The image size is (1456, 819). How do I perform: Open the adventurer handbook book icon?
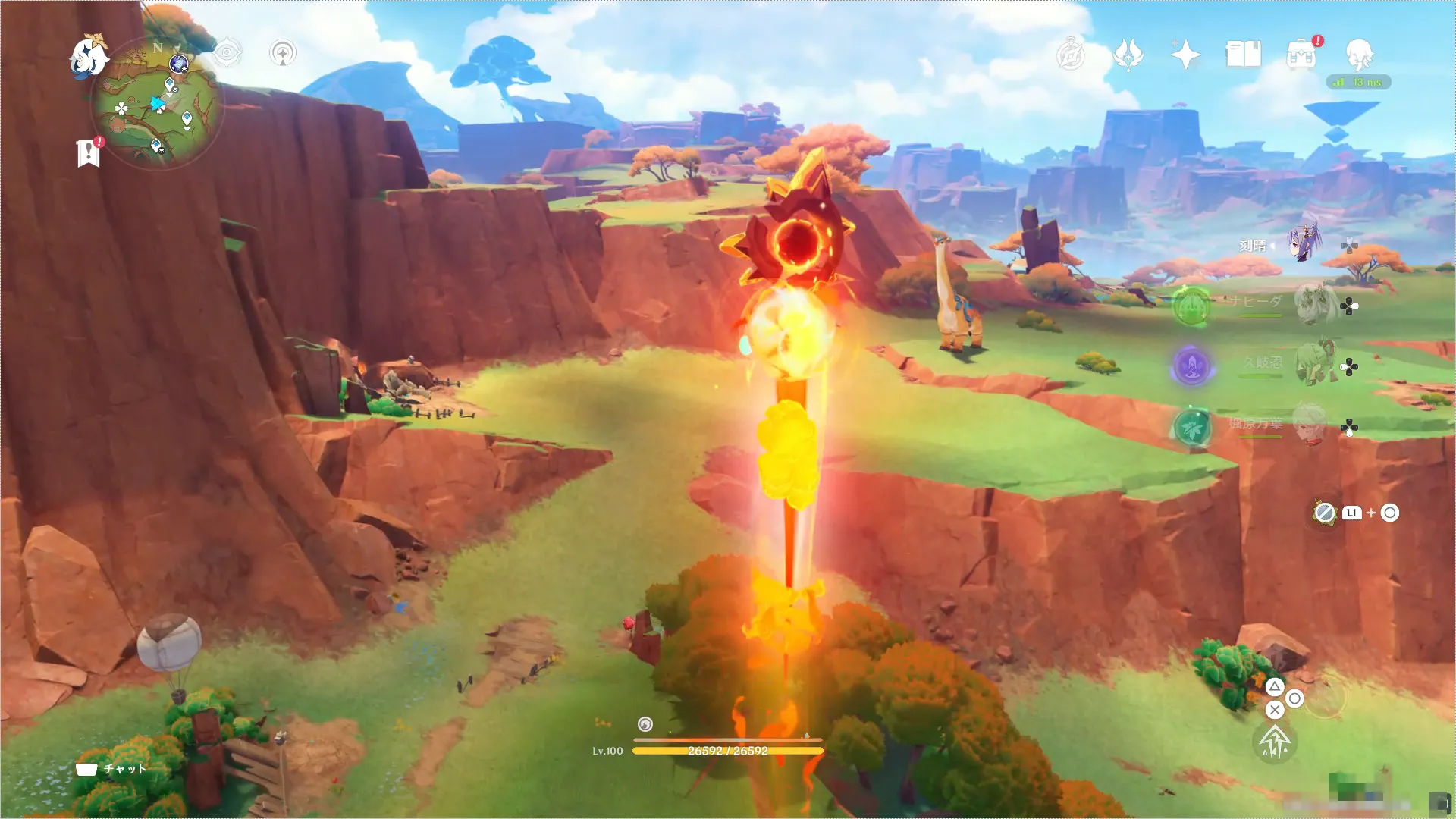click(x=1243, y=55)
